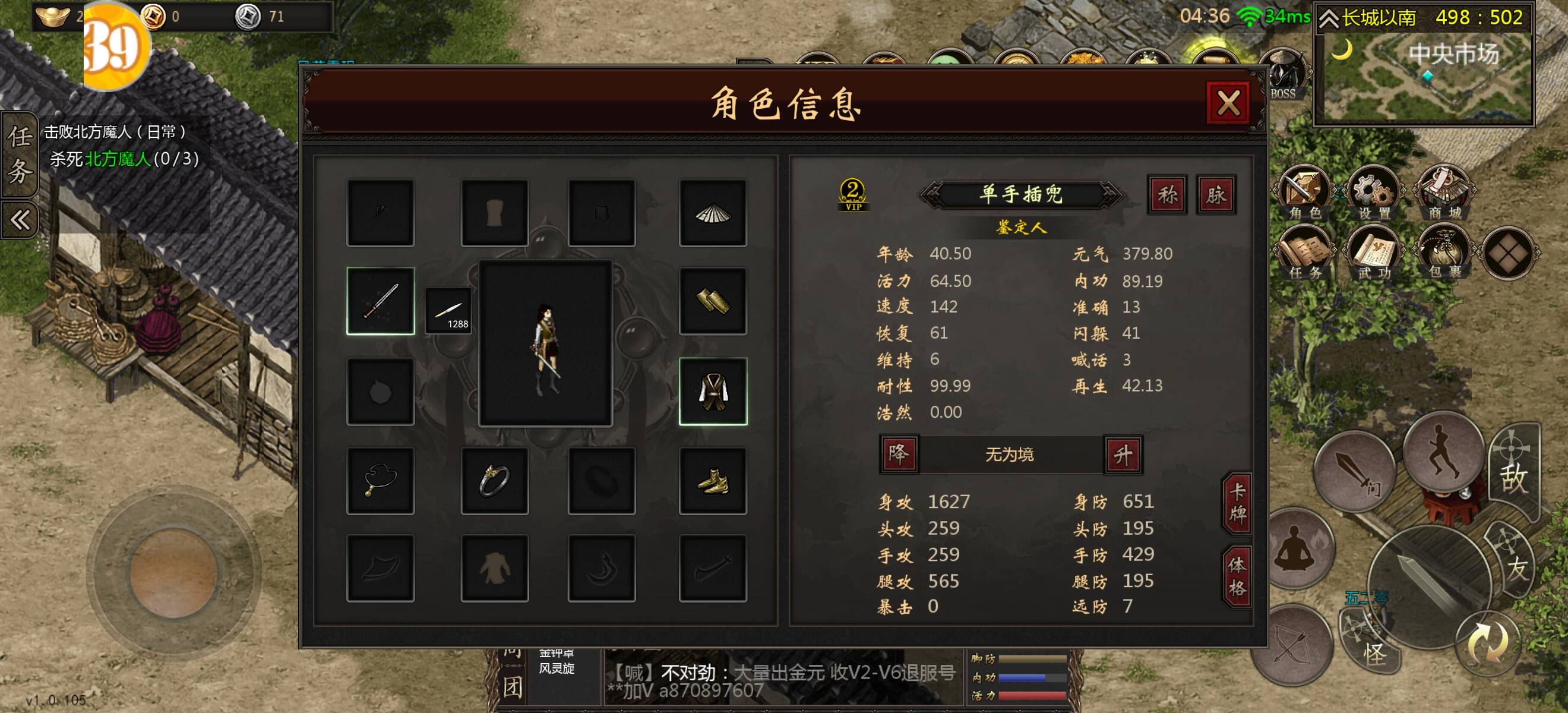Select the golden bracers slot
Image resolution: width=1568 pixels, height=713 pixels.
[x=713, y=301]
